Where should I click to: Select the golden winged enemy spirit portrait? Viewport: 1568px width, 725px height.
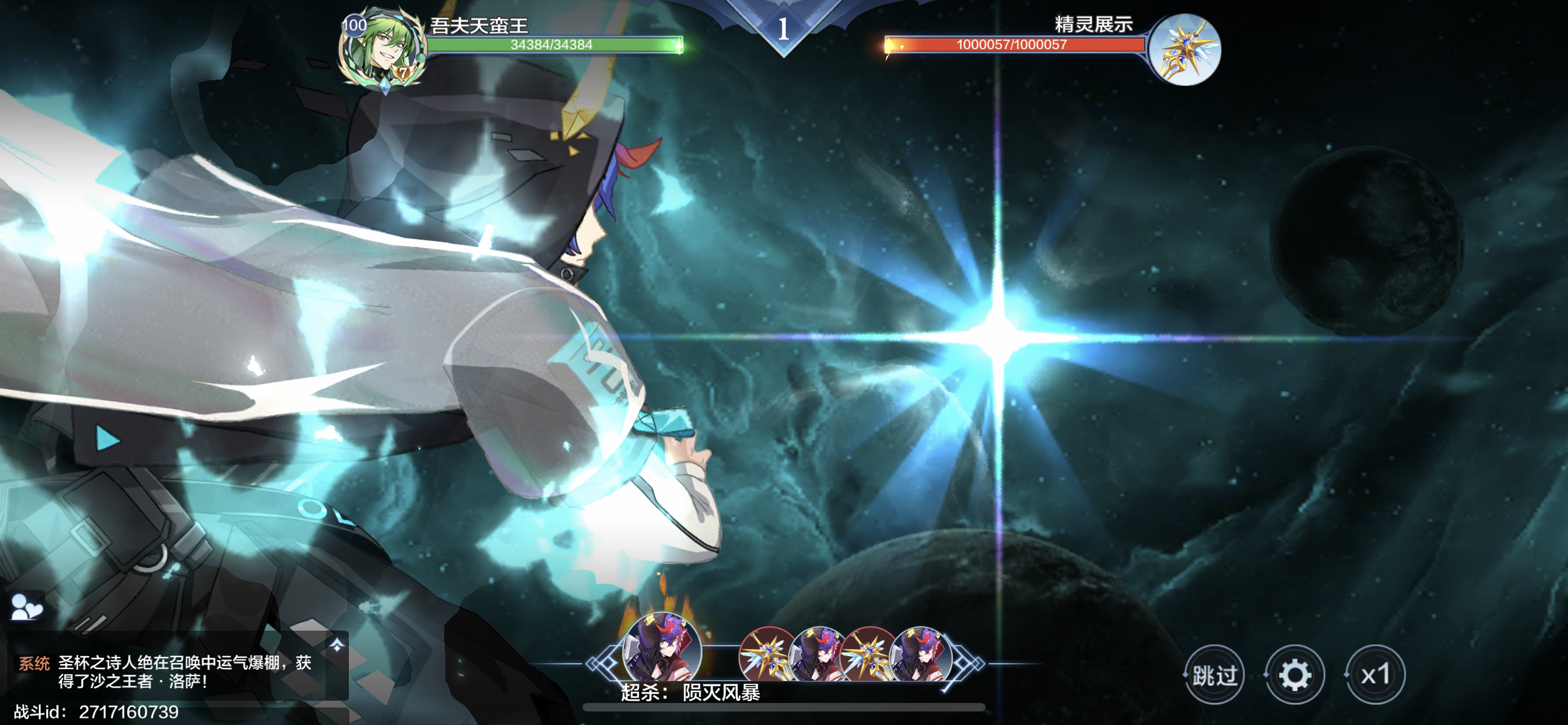click(1185, 50)
